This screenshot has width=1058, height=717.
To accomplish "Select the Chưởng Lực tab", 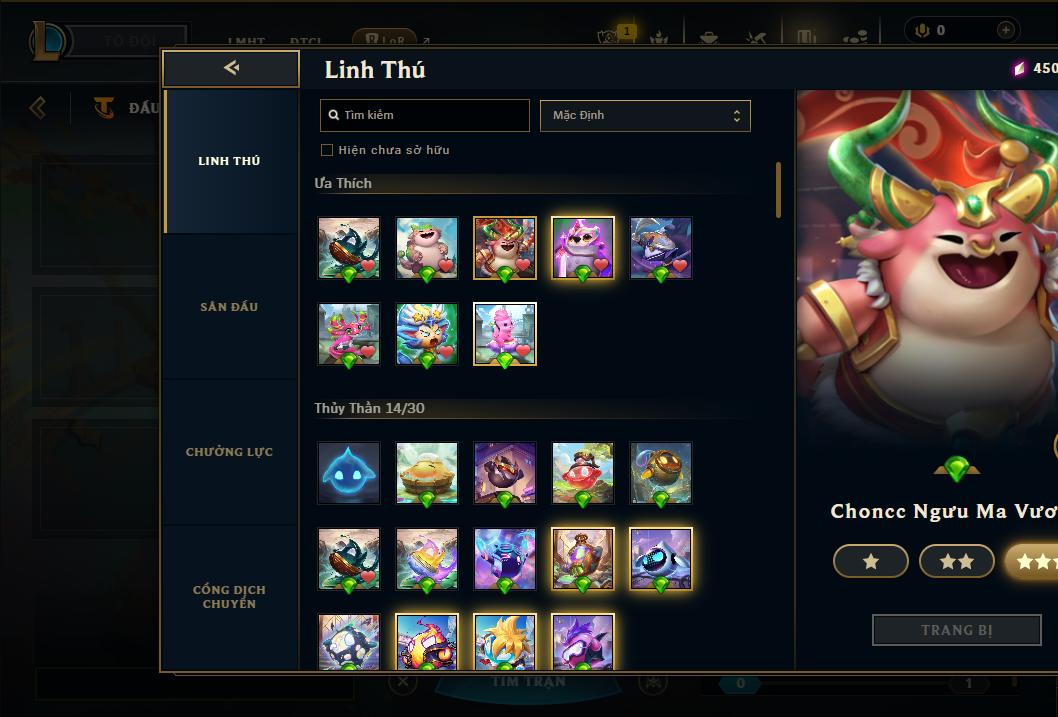I will coord(229,452).
